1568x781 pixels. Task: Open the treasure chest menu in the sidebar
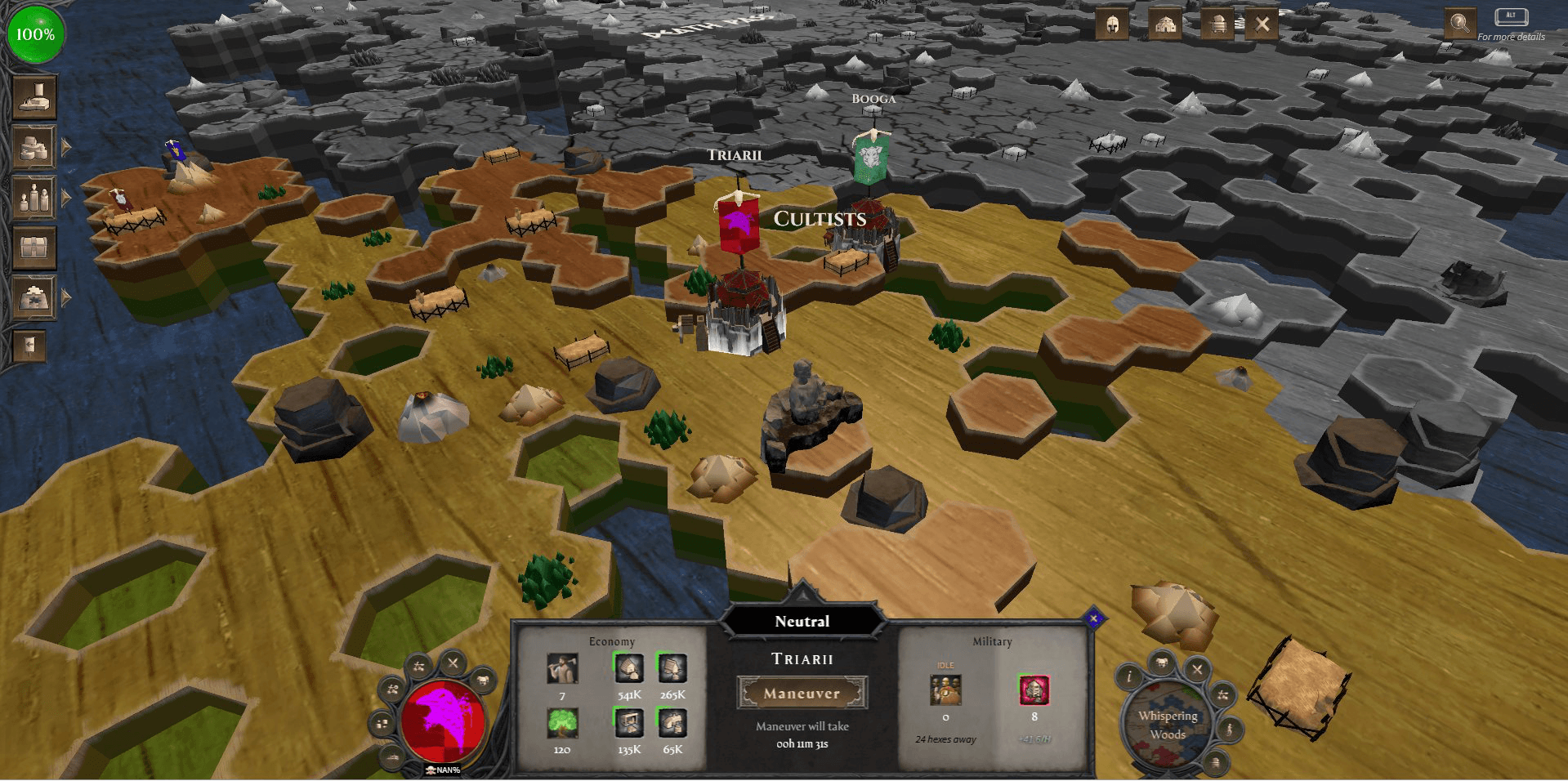coord(34,247)
